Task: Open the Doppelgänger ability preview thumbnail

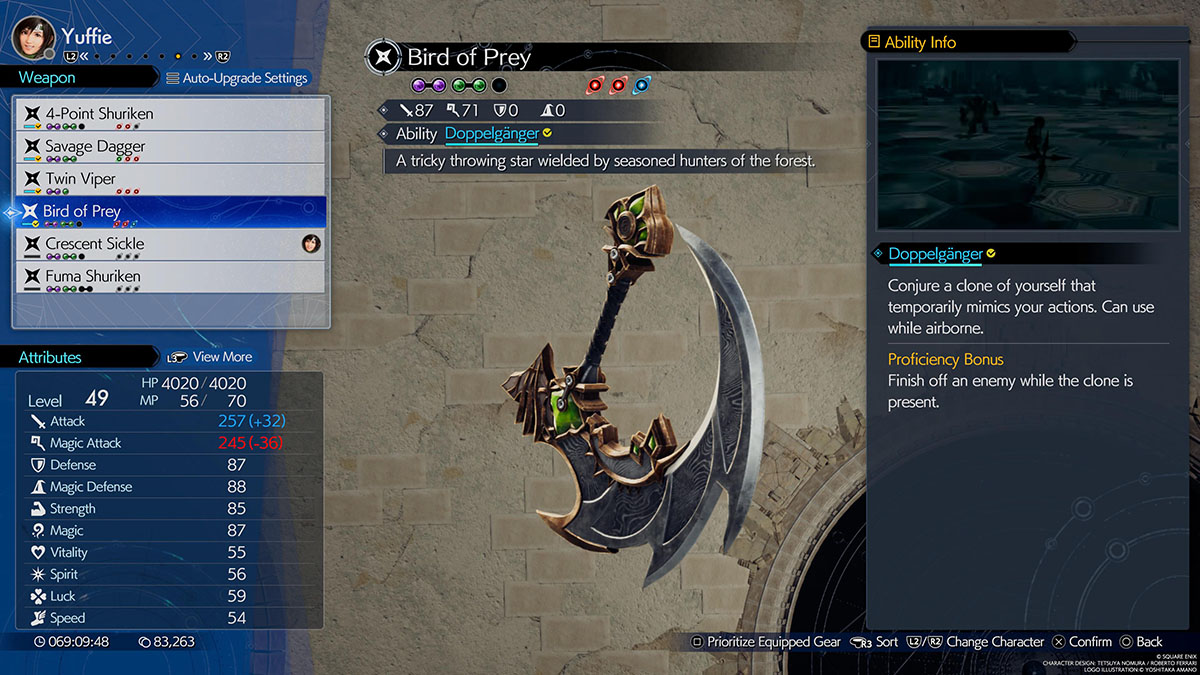Action: 1027,145
